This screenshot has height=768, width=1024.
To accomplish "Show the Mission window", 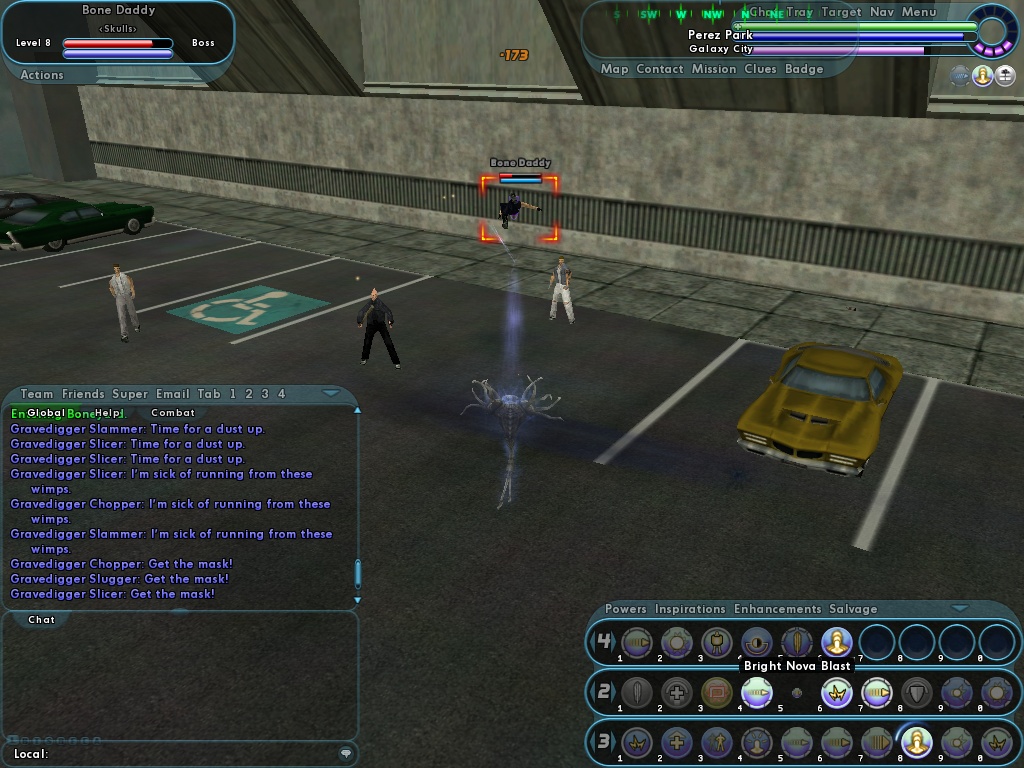I will tap(716, 69).
